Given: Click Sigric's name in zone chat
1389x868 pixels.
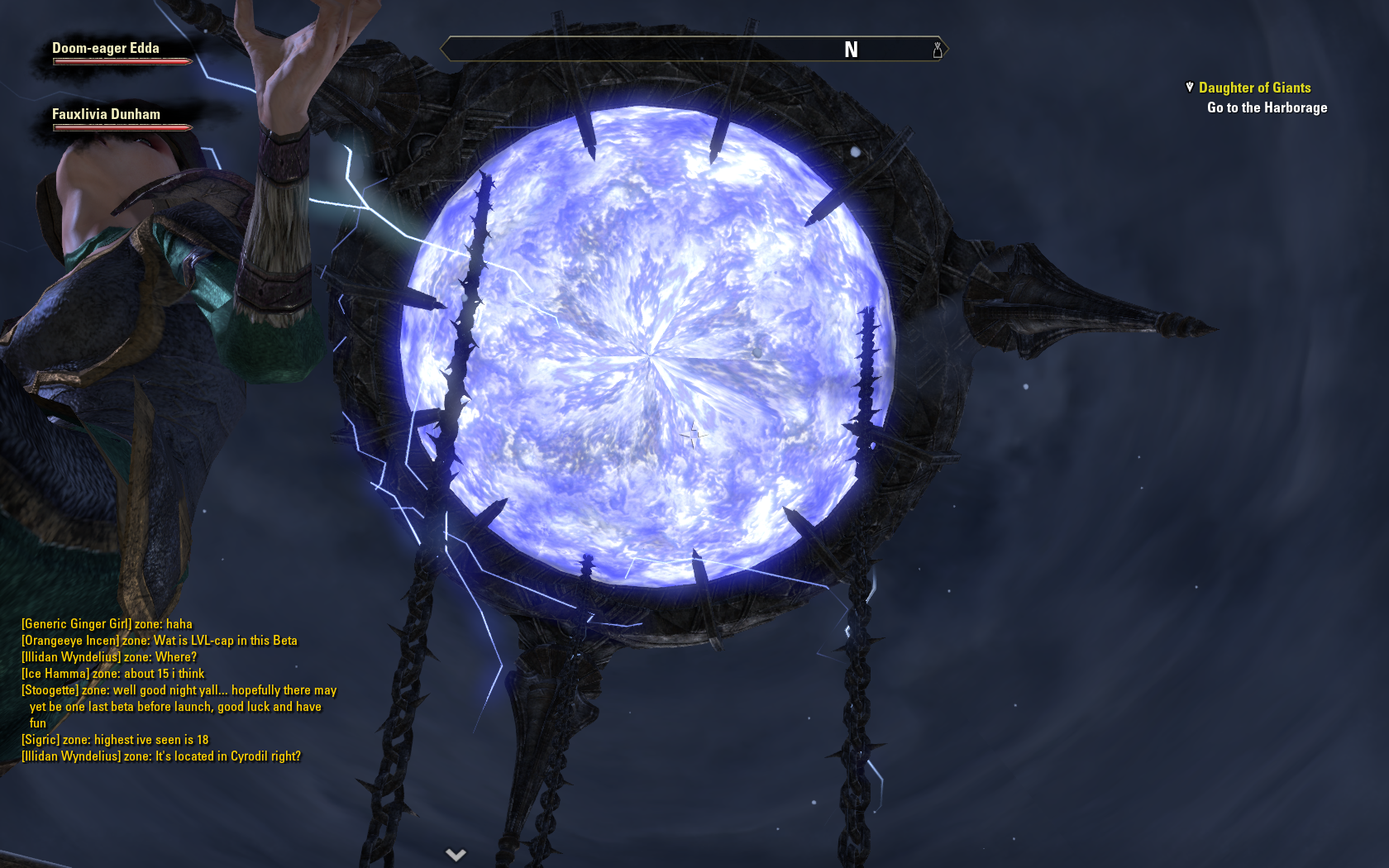Looking at the screenshot, I should pos(41,740).
